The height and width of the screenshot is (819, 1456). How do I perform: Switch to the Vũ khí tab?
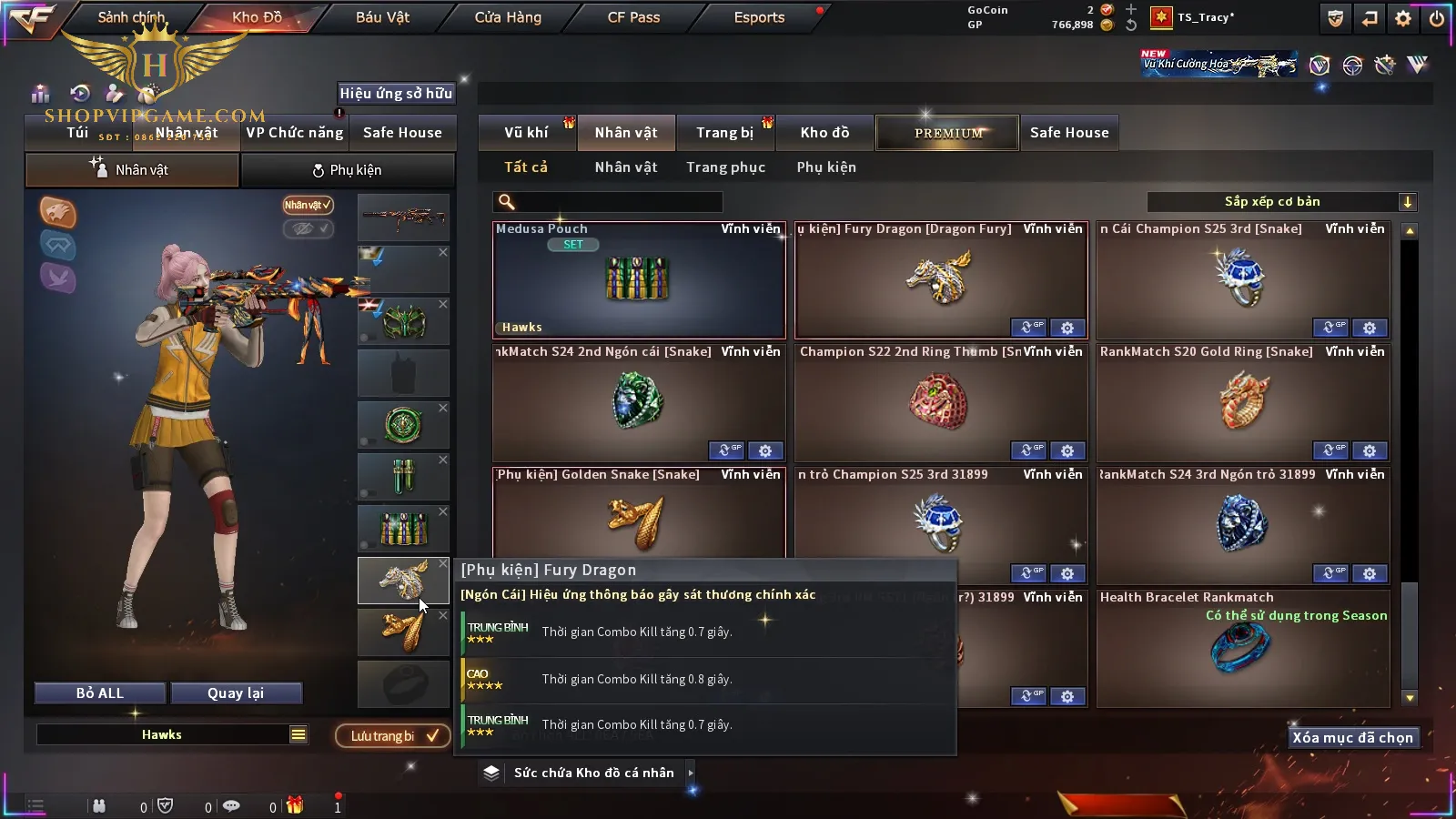point(526,133)
